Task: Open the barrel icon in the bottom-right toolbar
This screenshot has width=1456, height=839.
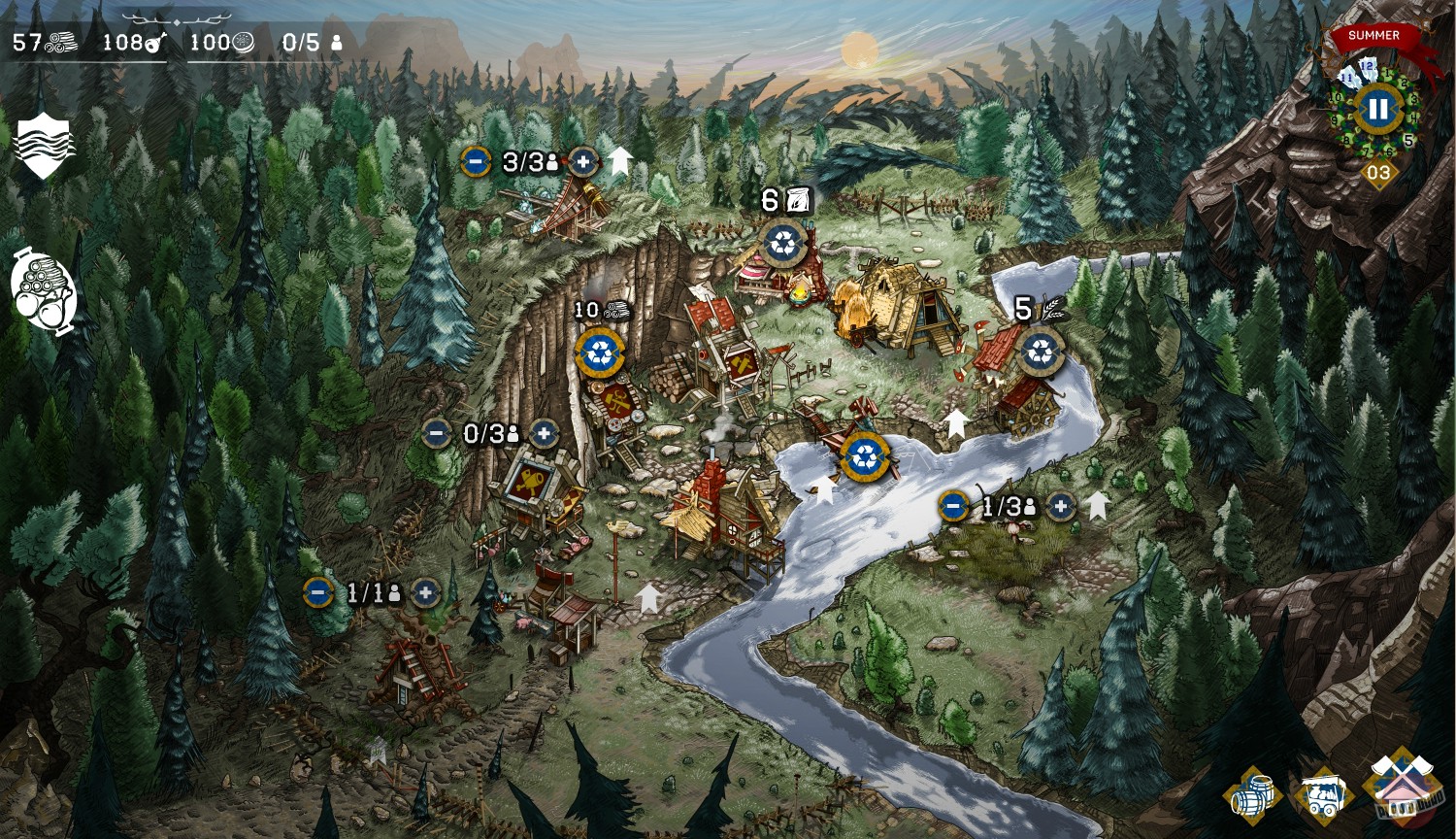Action: pos(1253,793)
